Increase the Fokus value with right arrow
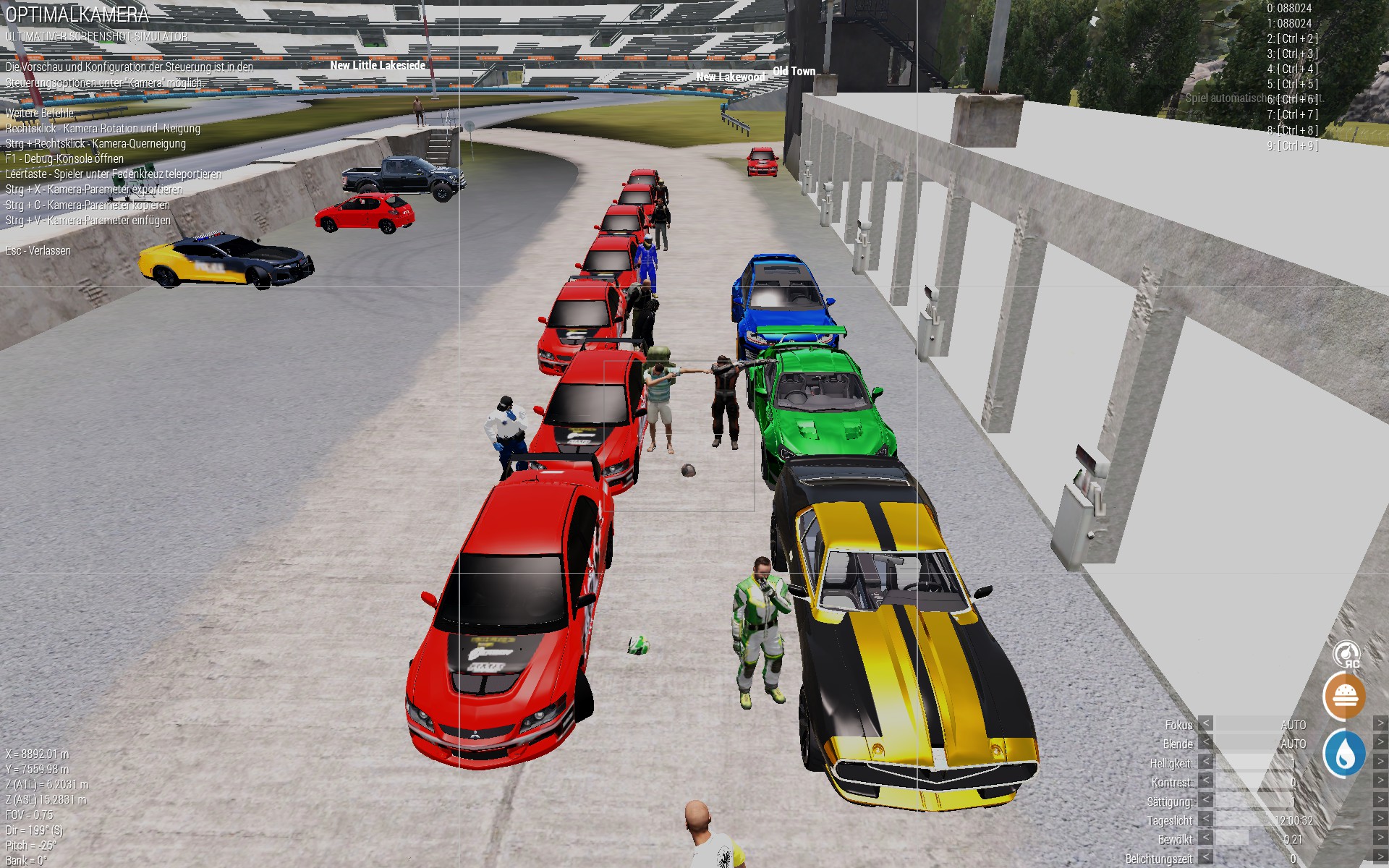Viewport: 1389px width, 868px height. pos(1380,724)
